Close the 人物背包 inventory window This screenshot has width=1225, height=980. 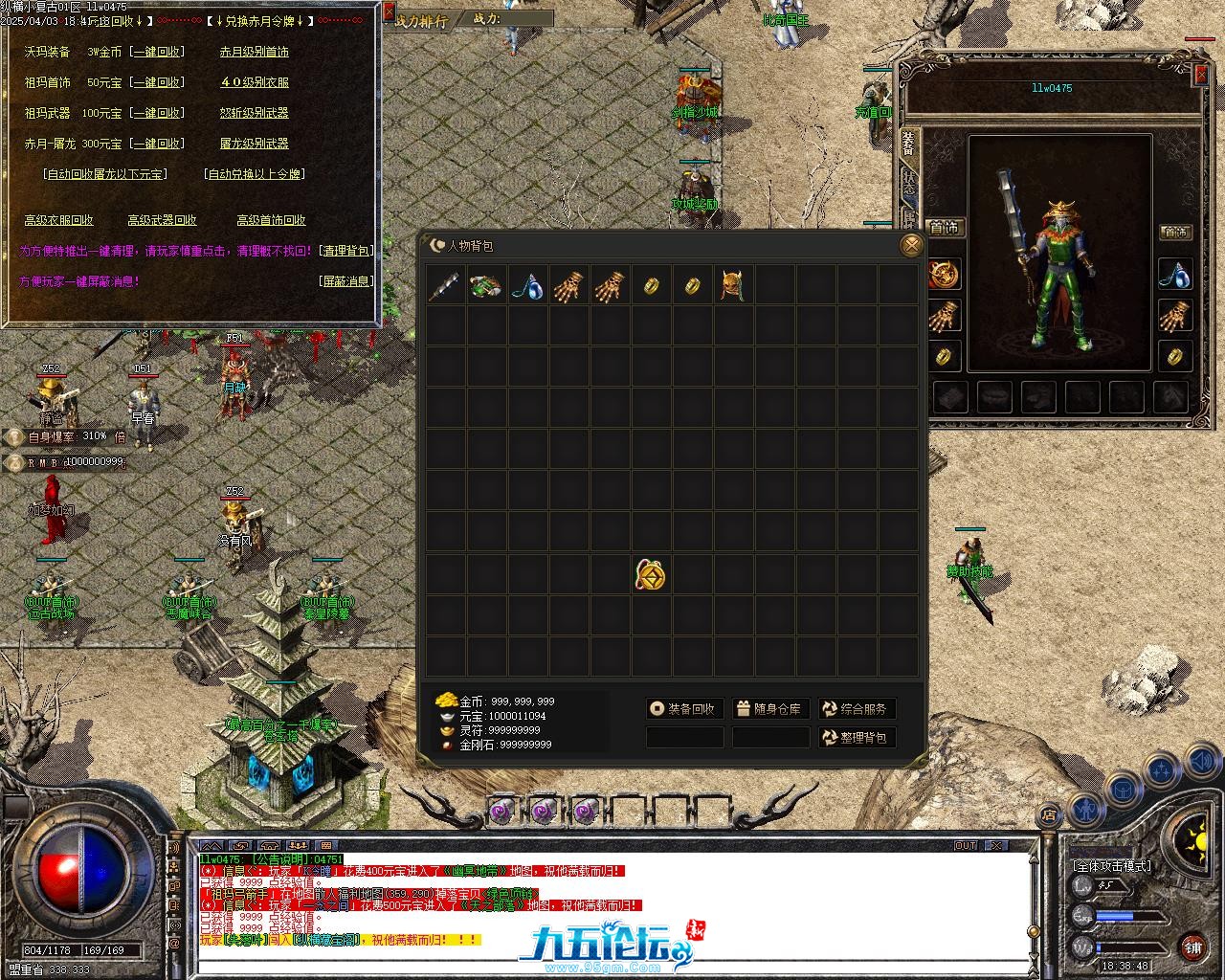pos(911,246)
